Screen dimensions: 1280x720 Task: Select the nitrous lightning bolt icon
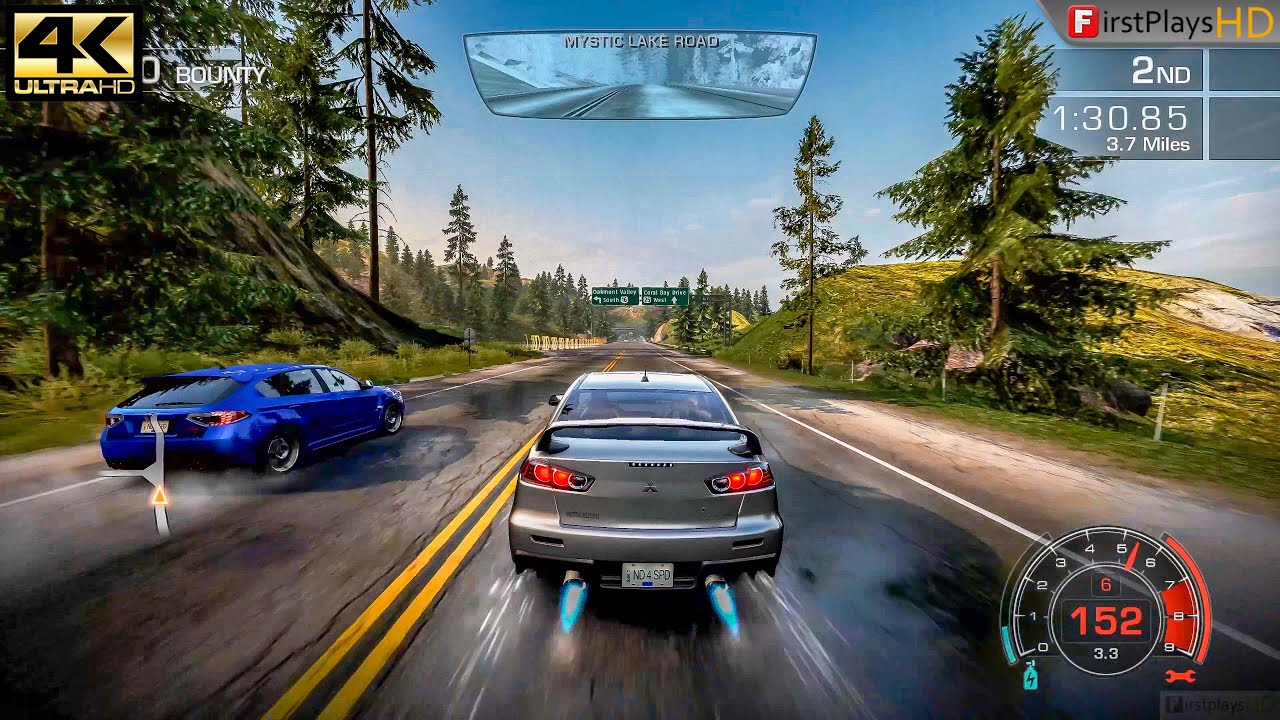[x=1031, y=677]
